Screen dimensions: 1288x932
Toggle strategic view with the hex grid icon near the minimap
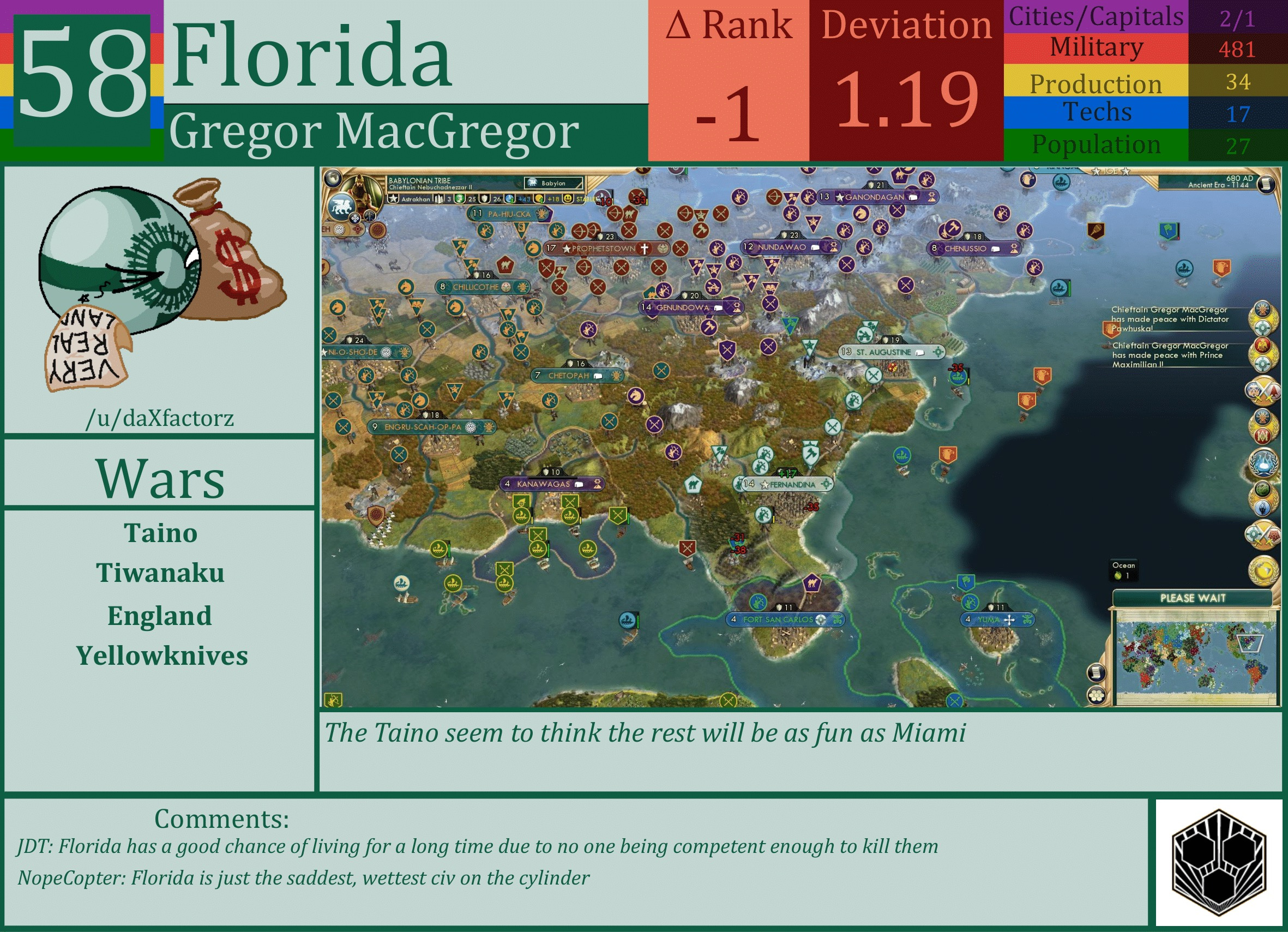1097,696
